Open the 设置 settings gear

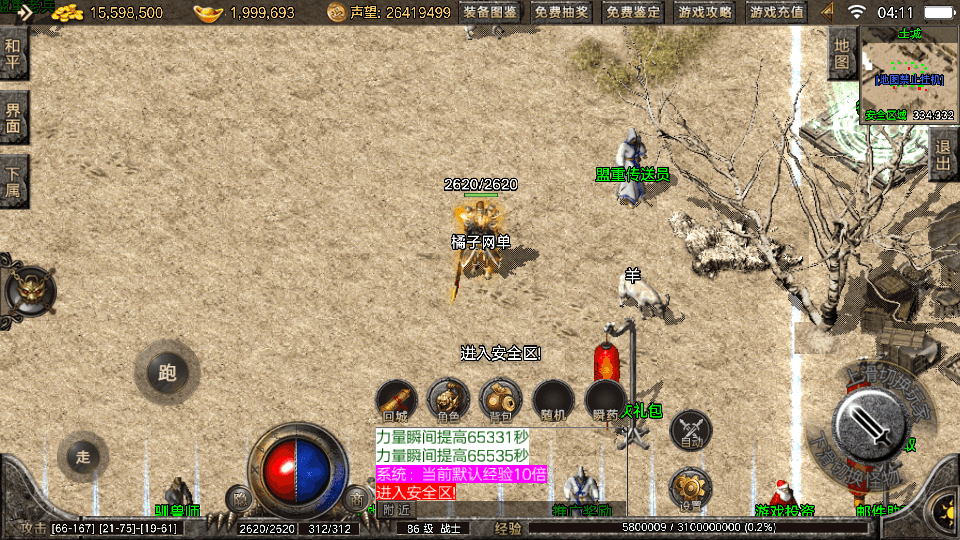(x=690, y=488)
